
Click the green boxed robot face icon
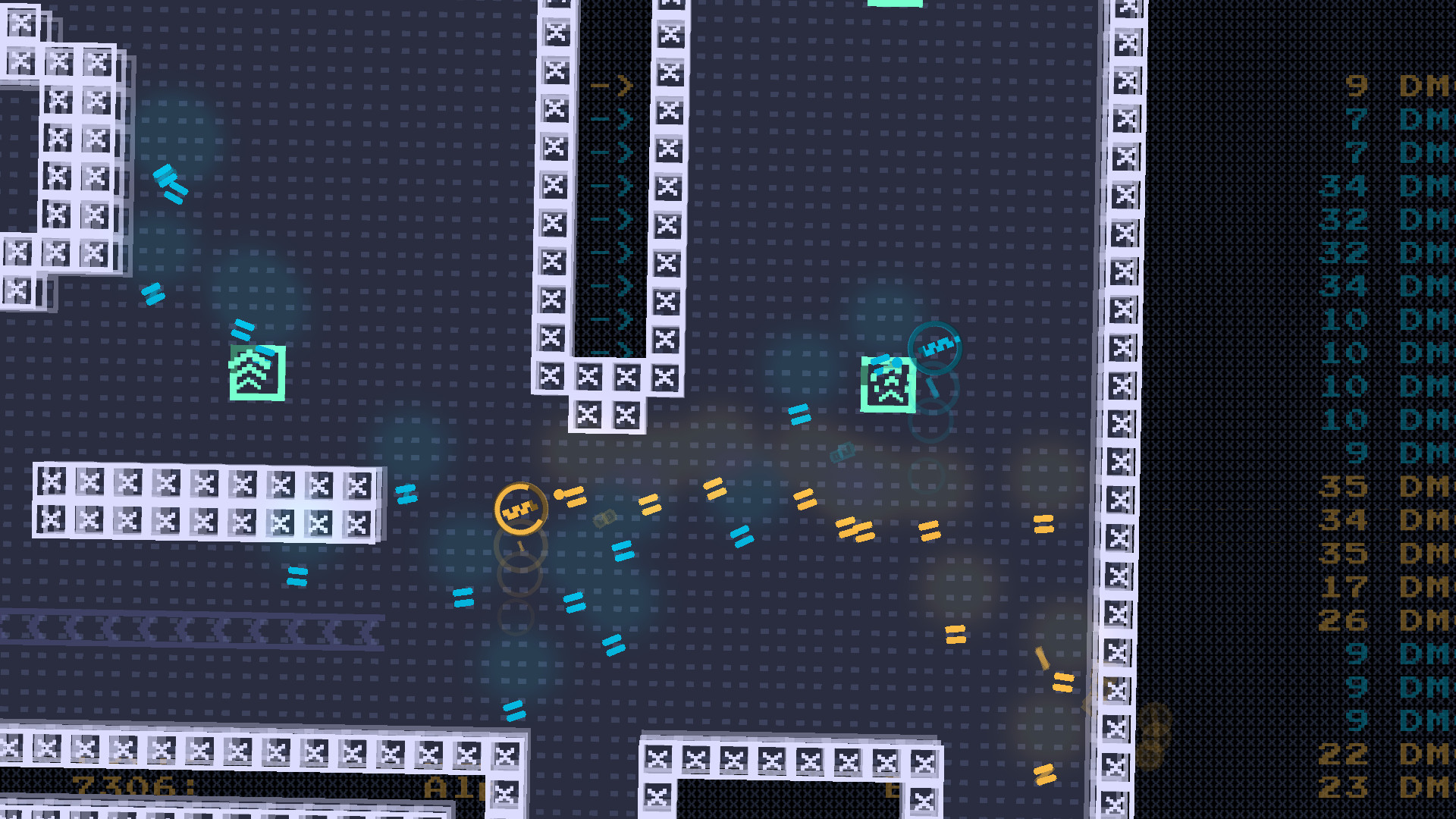point(887,383)
